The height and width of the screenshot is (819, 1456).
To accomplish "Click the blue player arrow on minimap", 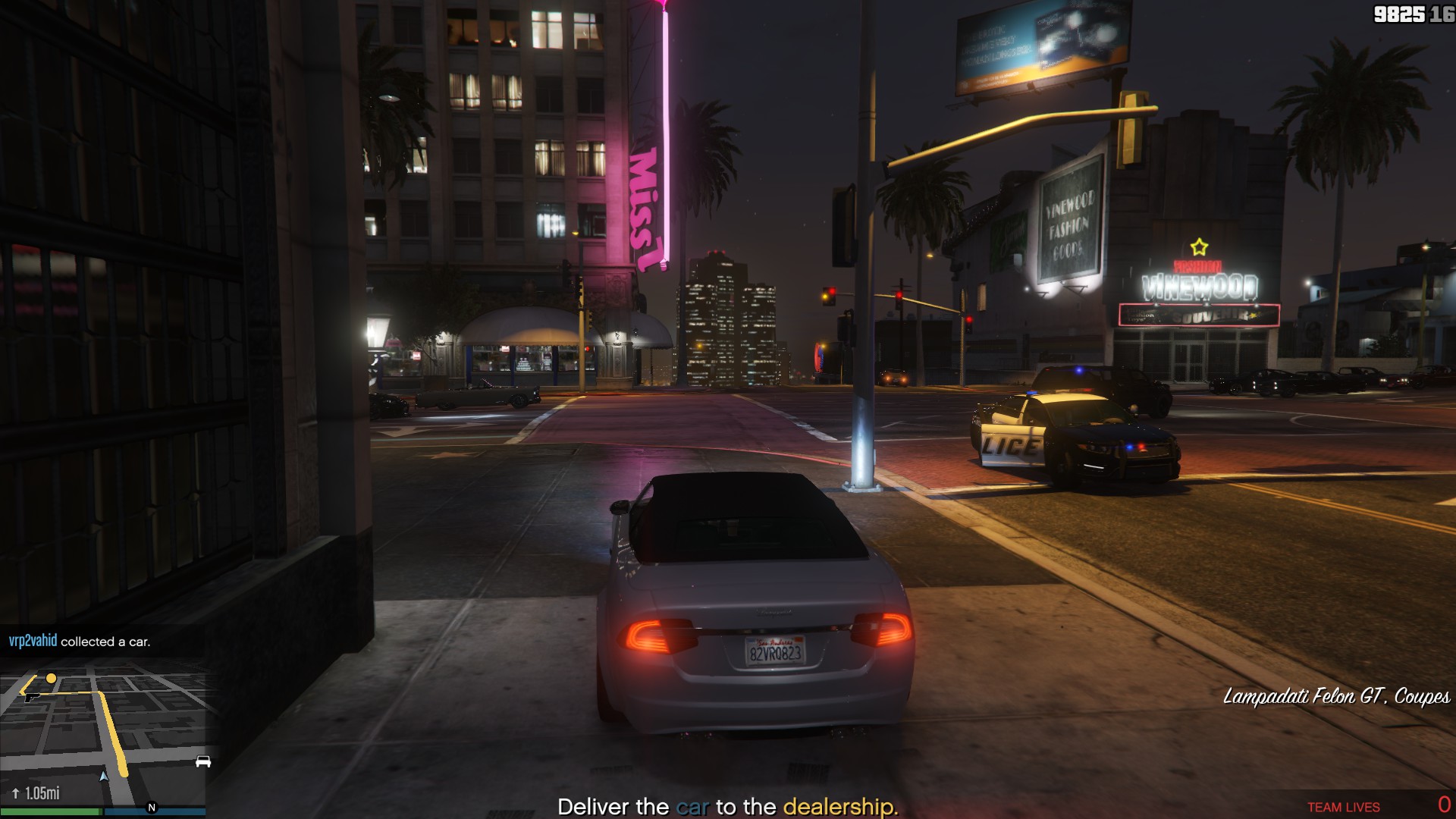I will [x=104, y=776].
